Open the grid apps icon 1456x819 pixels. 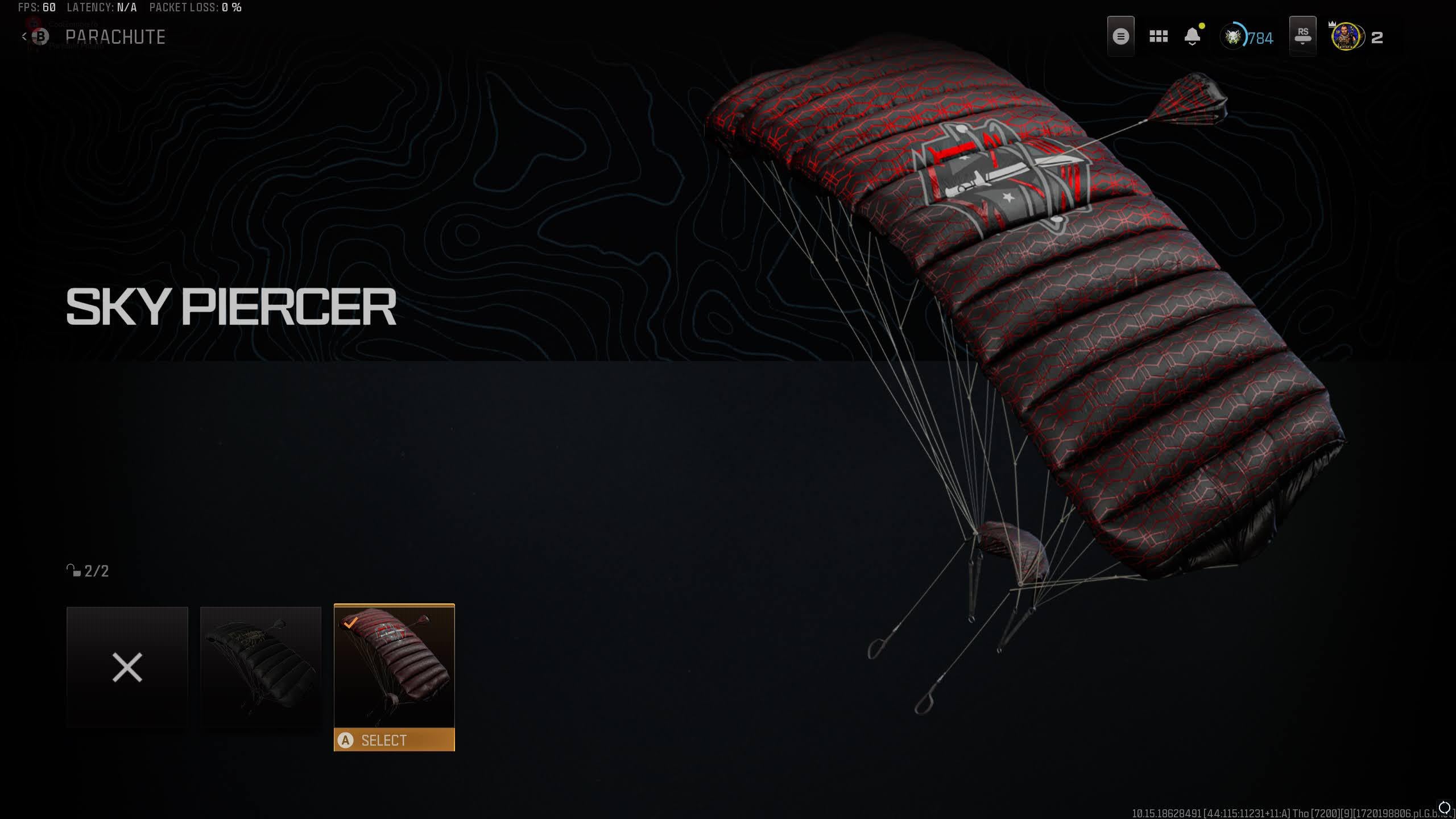(x=1158, y=37)
